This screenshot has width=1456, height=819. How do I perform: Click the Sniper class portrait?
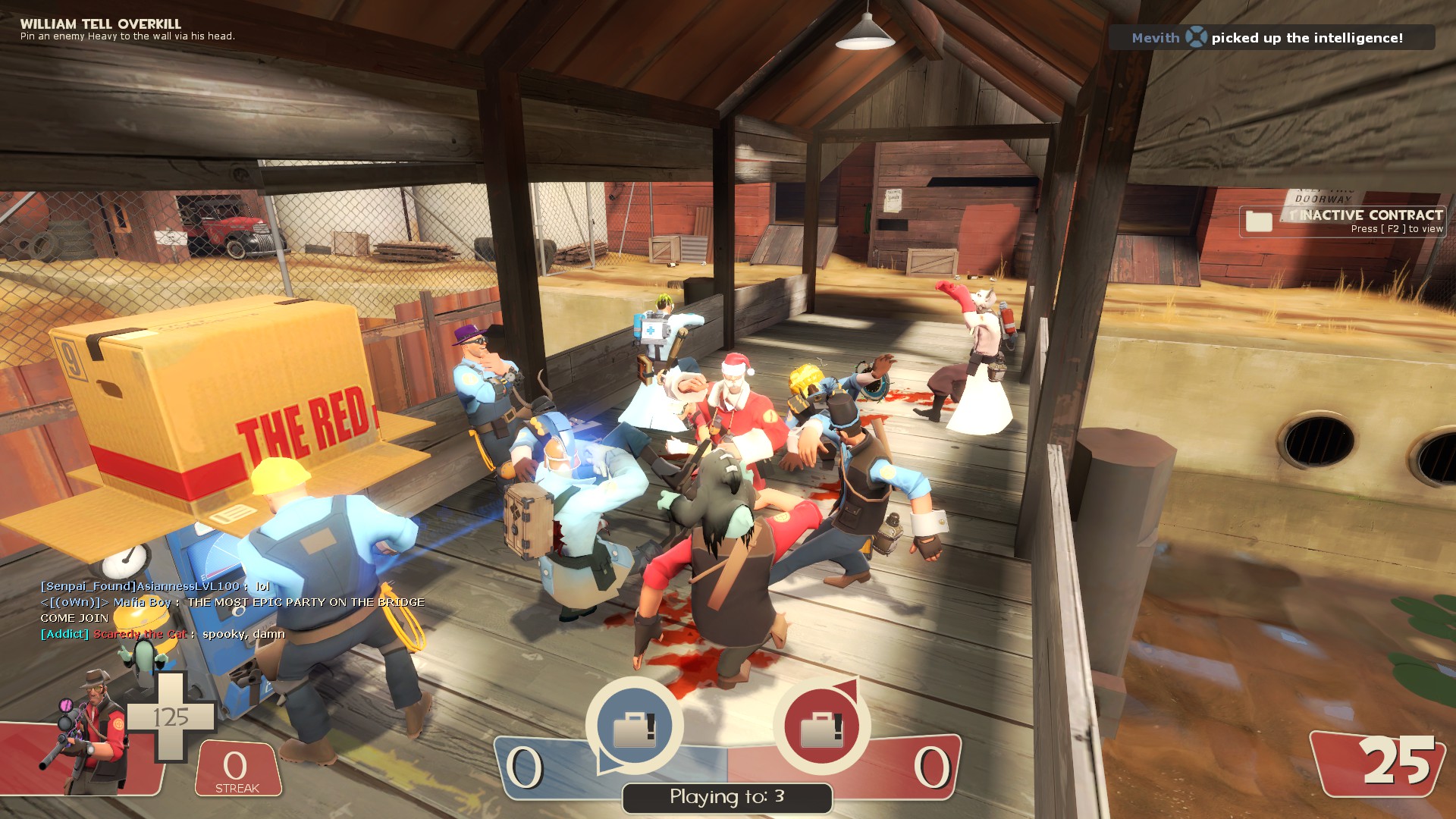pos(93,732)
